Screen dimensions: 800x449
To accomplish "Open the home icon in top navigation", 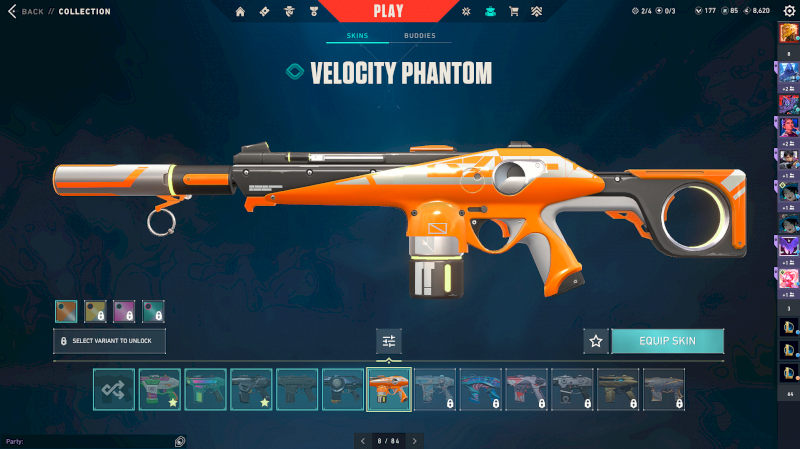I will 240,12.
